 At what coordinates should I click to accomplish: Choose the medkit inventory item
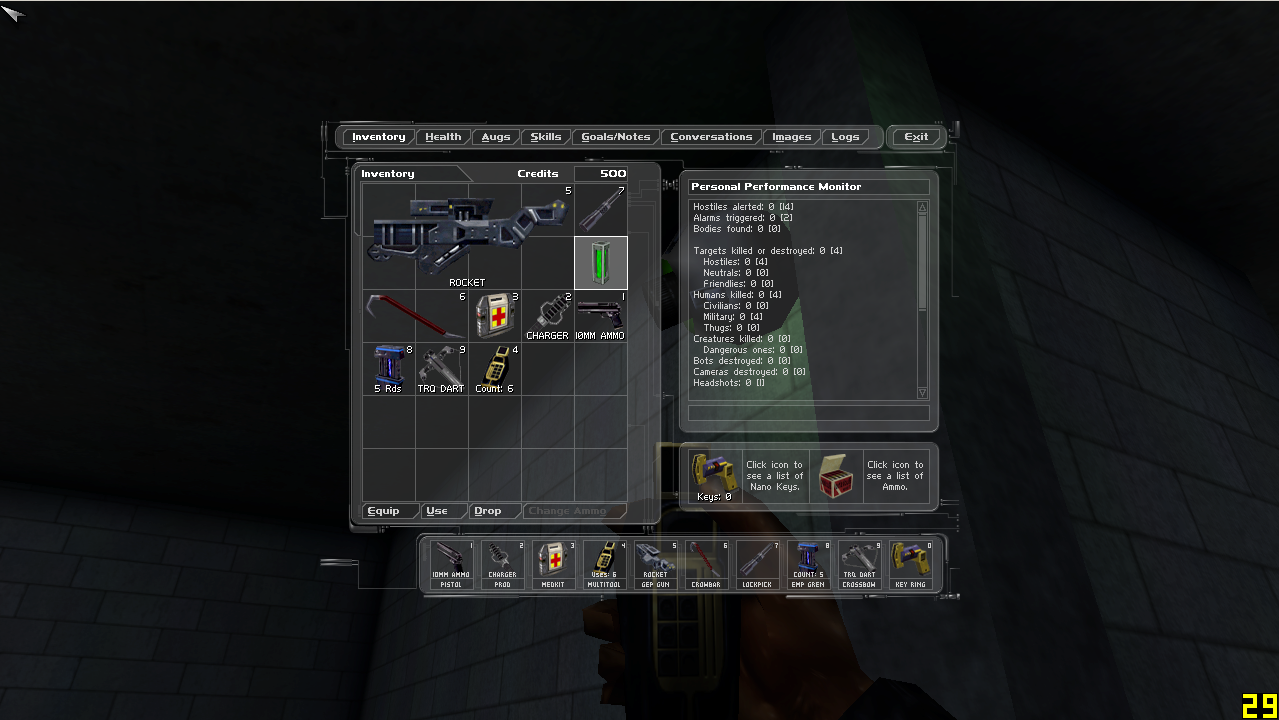[x=494, y=316]
